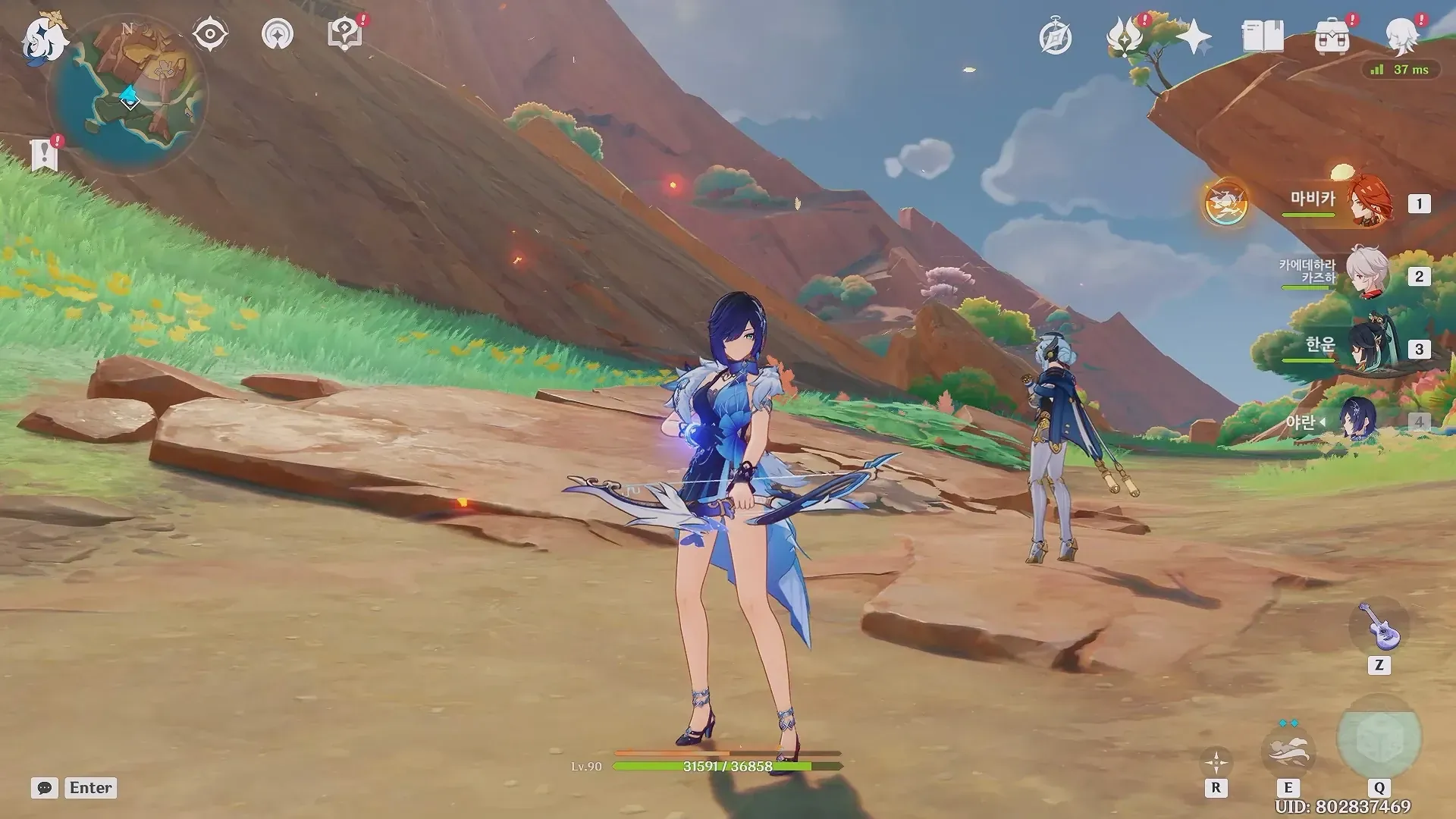Open the inventory backpack icon
This screenshot has width=1456, height=819.
point(1332,36)
